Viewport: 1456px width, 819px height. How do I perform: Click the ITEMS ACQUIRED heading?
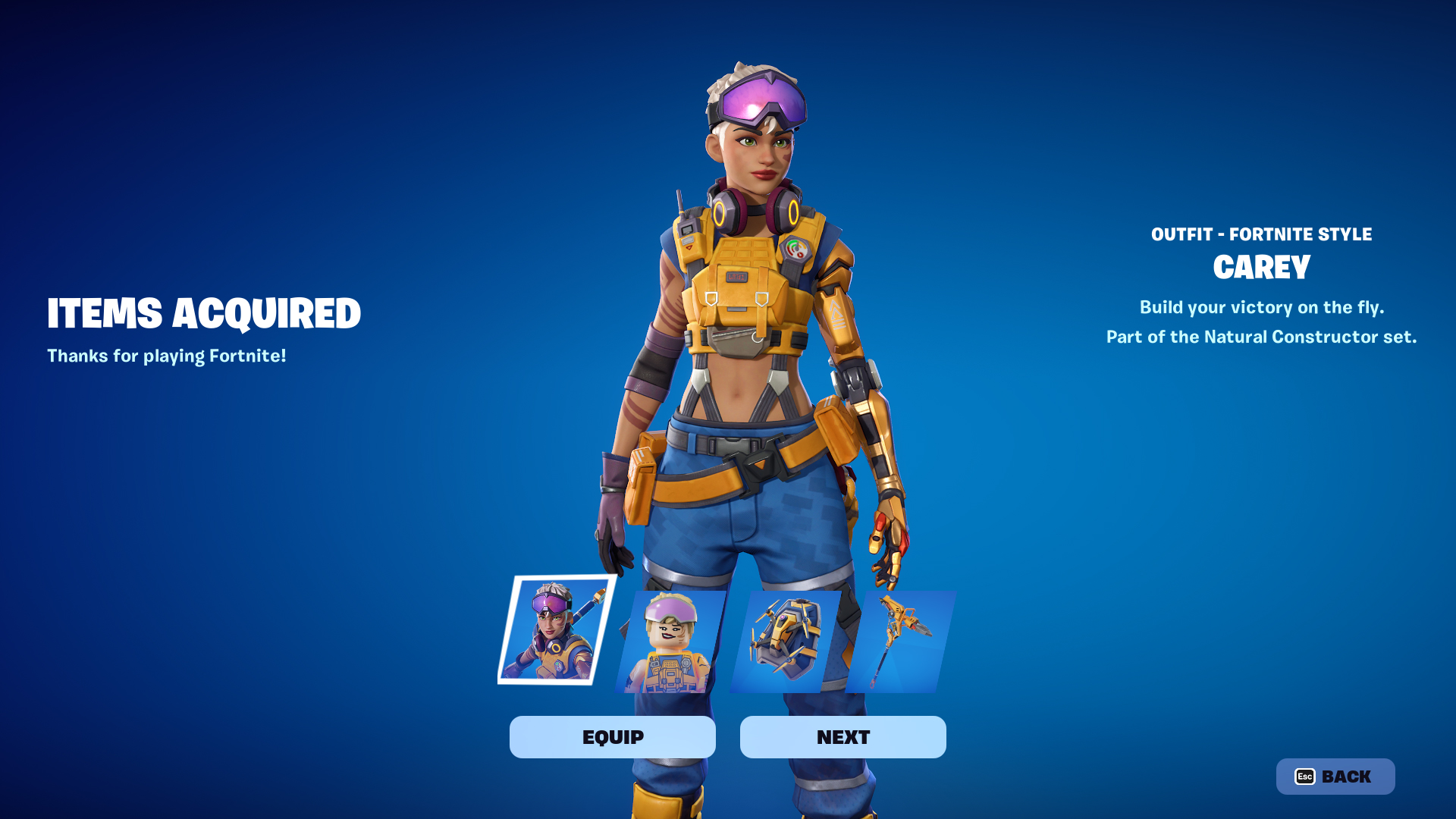pos(205,312)
